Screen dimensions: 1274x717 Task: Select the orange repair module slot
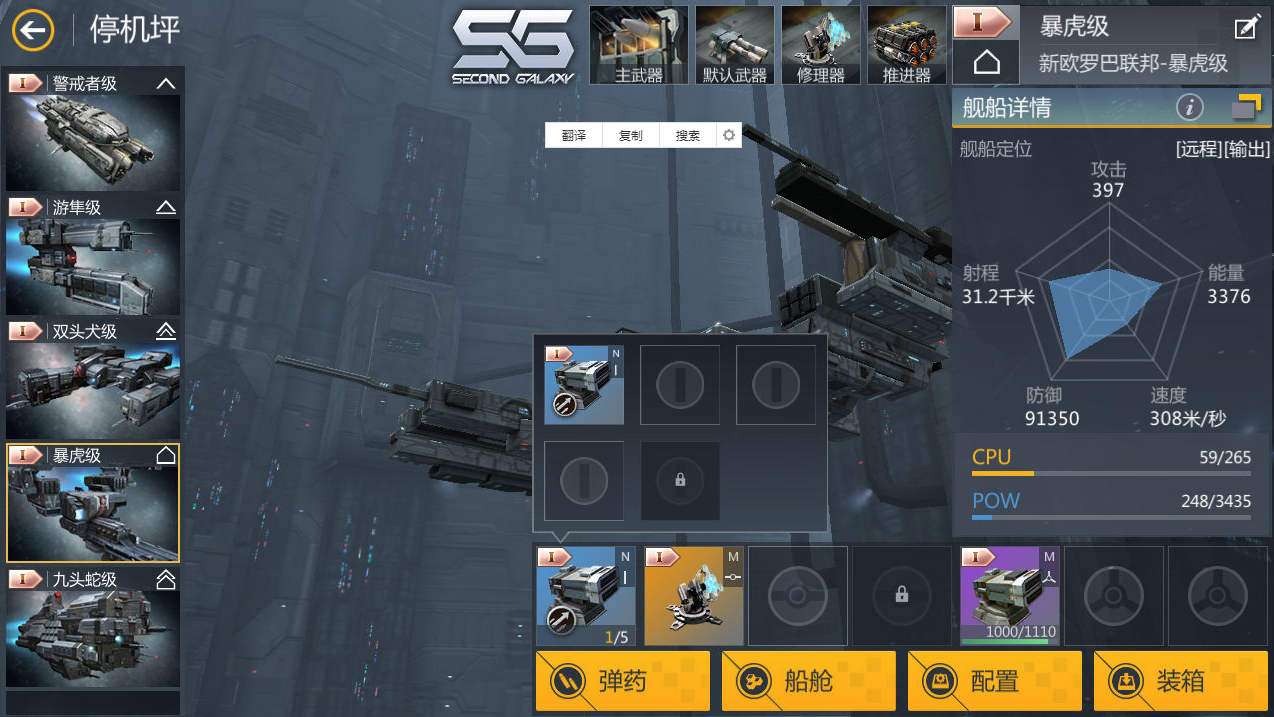pos(693,596)
